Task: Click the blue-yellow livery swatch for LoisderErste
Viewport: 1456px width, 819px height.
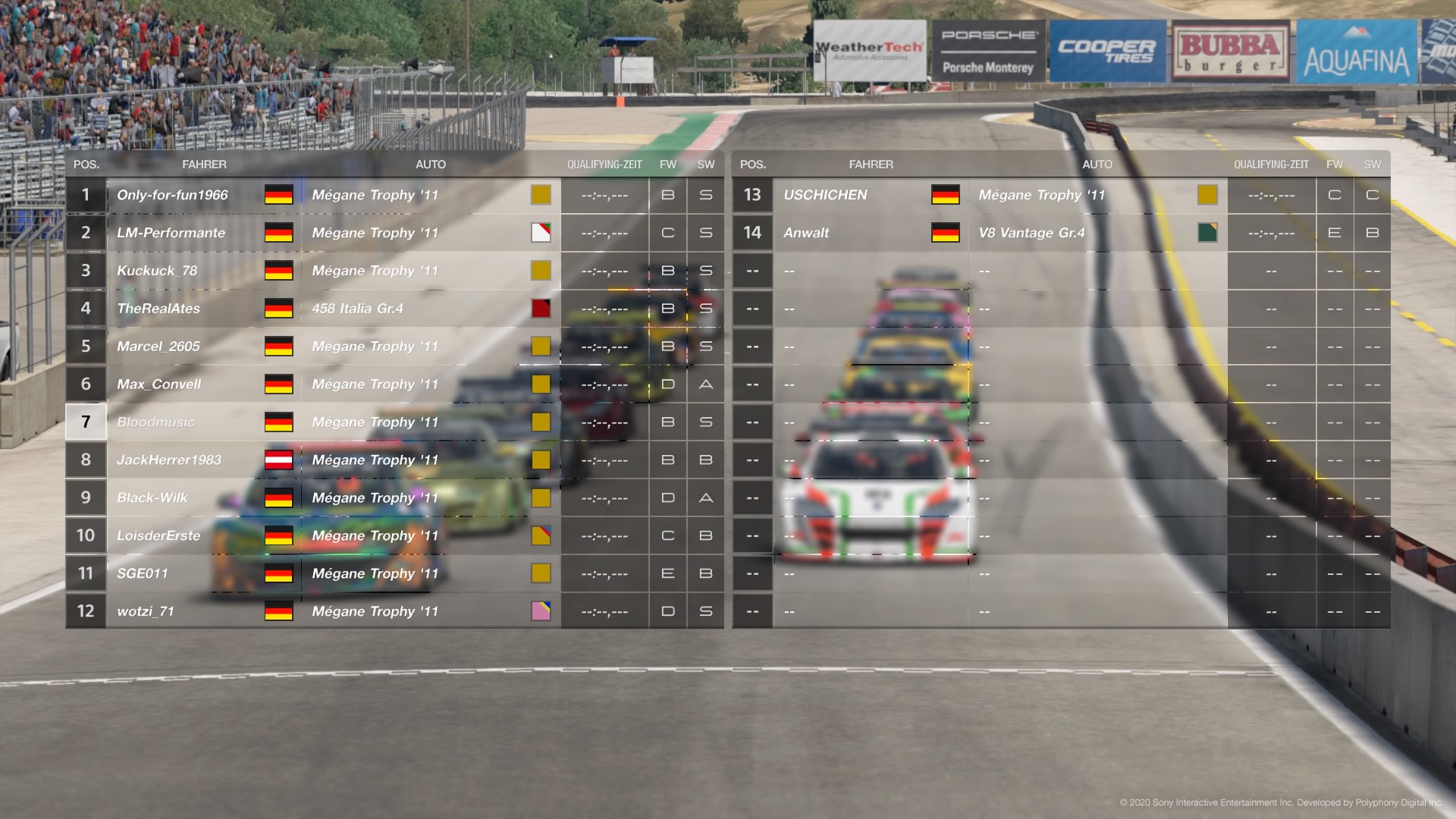Action: [540, 535]
